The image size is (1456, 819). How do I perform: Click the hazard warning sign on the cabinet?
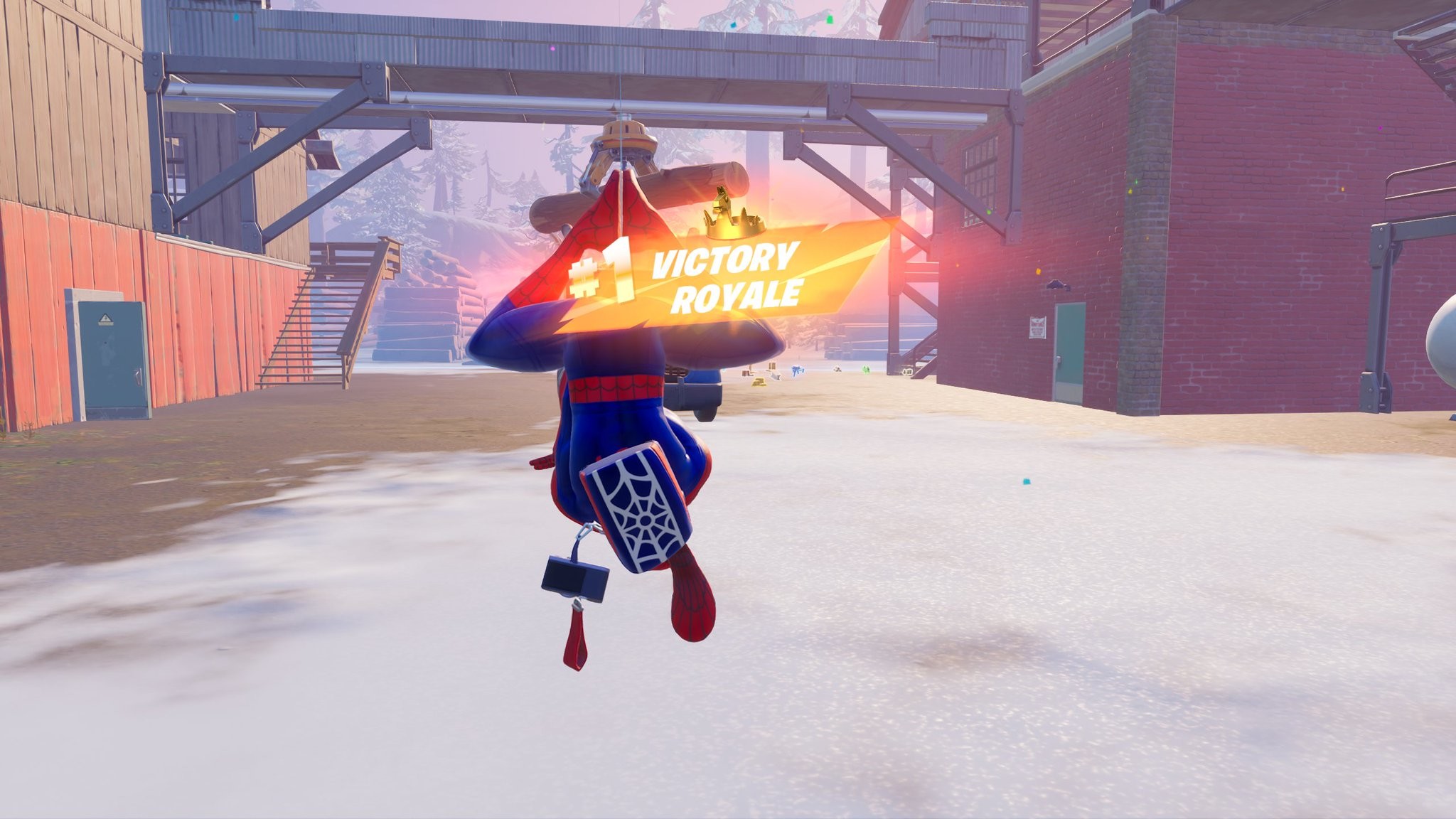point(106,318)
